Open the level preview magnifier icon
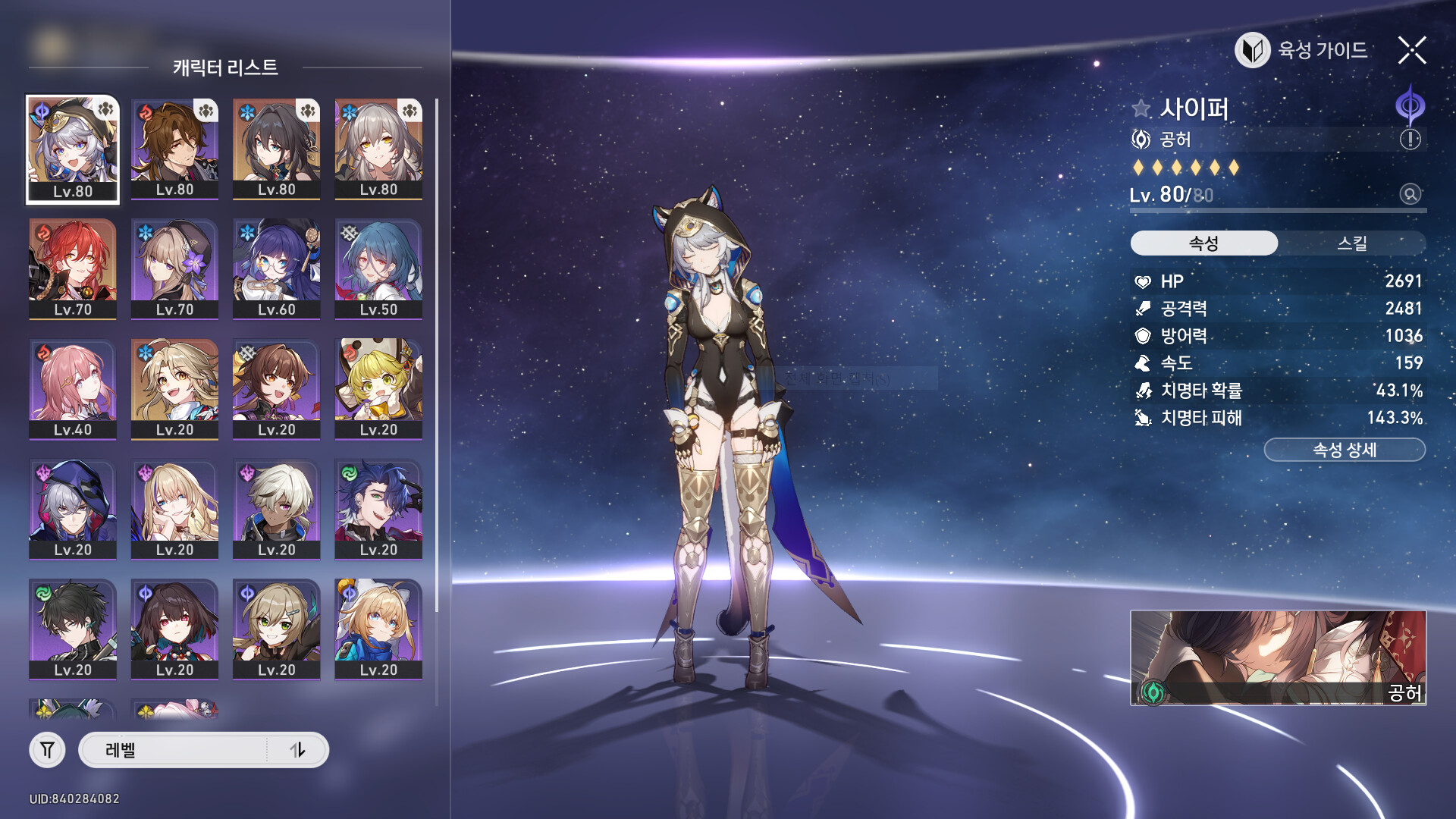The width and height of the screenshot is (1456, 819). tap(1410, 195)
